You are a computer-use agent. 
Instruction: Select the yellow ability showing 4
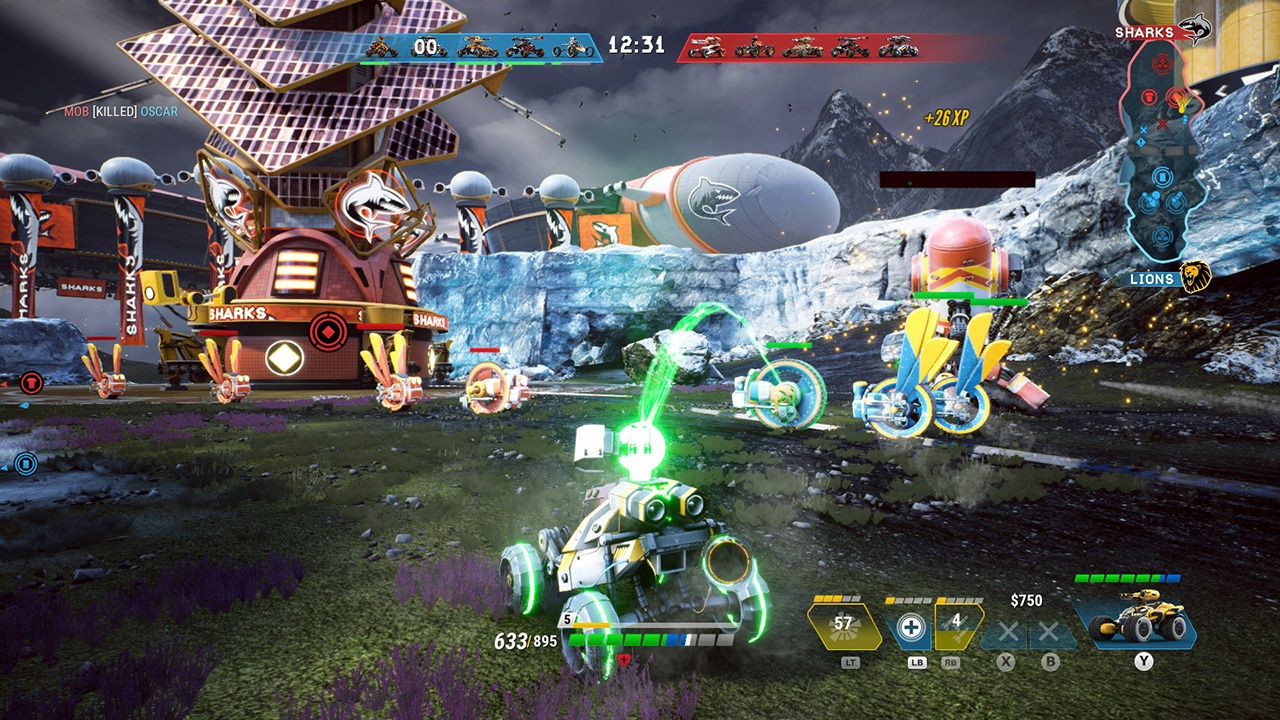point(957,624)
